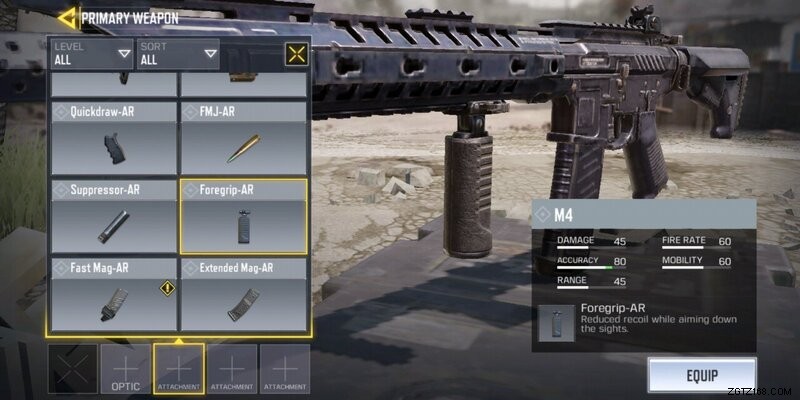Open the Optic slot
Screen dimensions: 800x400
coord(125,368)
